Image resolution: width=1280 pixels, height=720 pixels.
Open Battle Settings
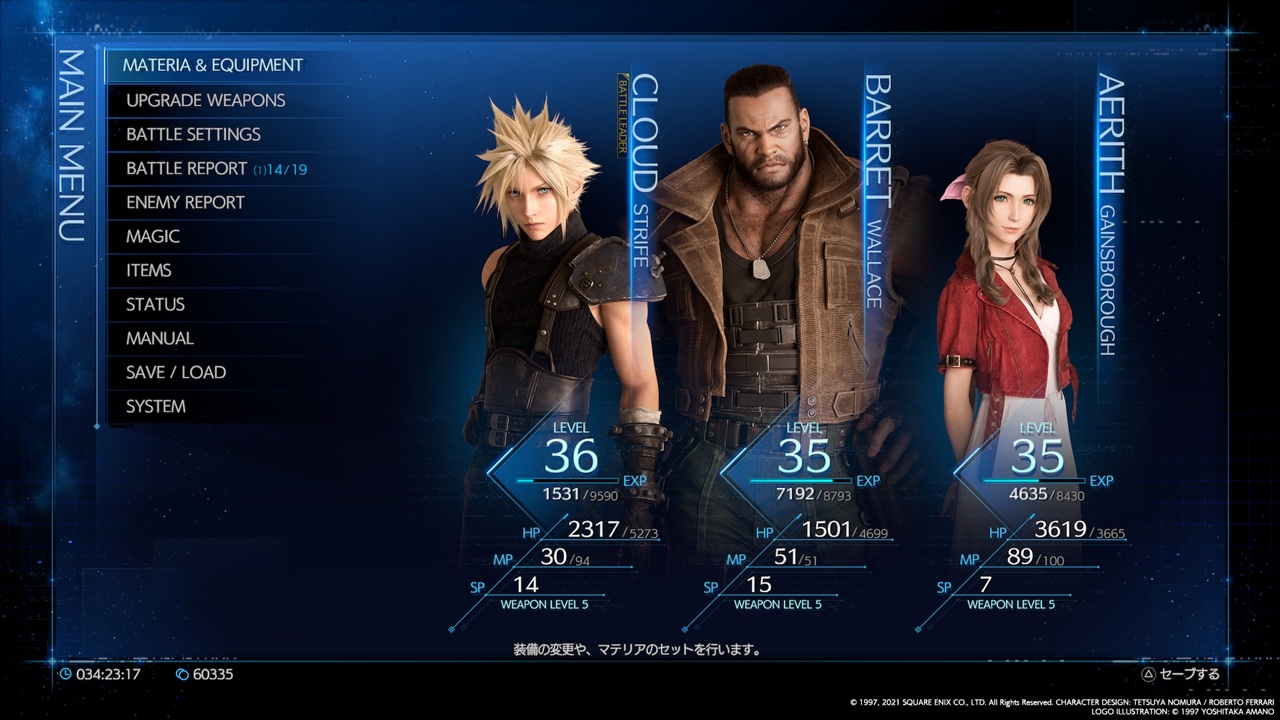192,134
